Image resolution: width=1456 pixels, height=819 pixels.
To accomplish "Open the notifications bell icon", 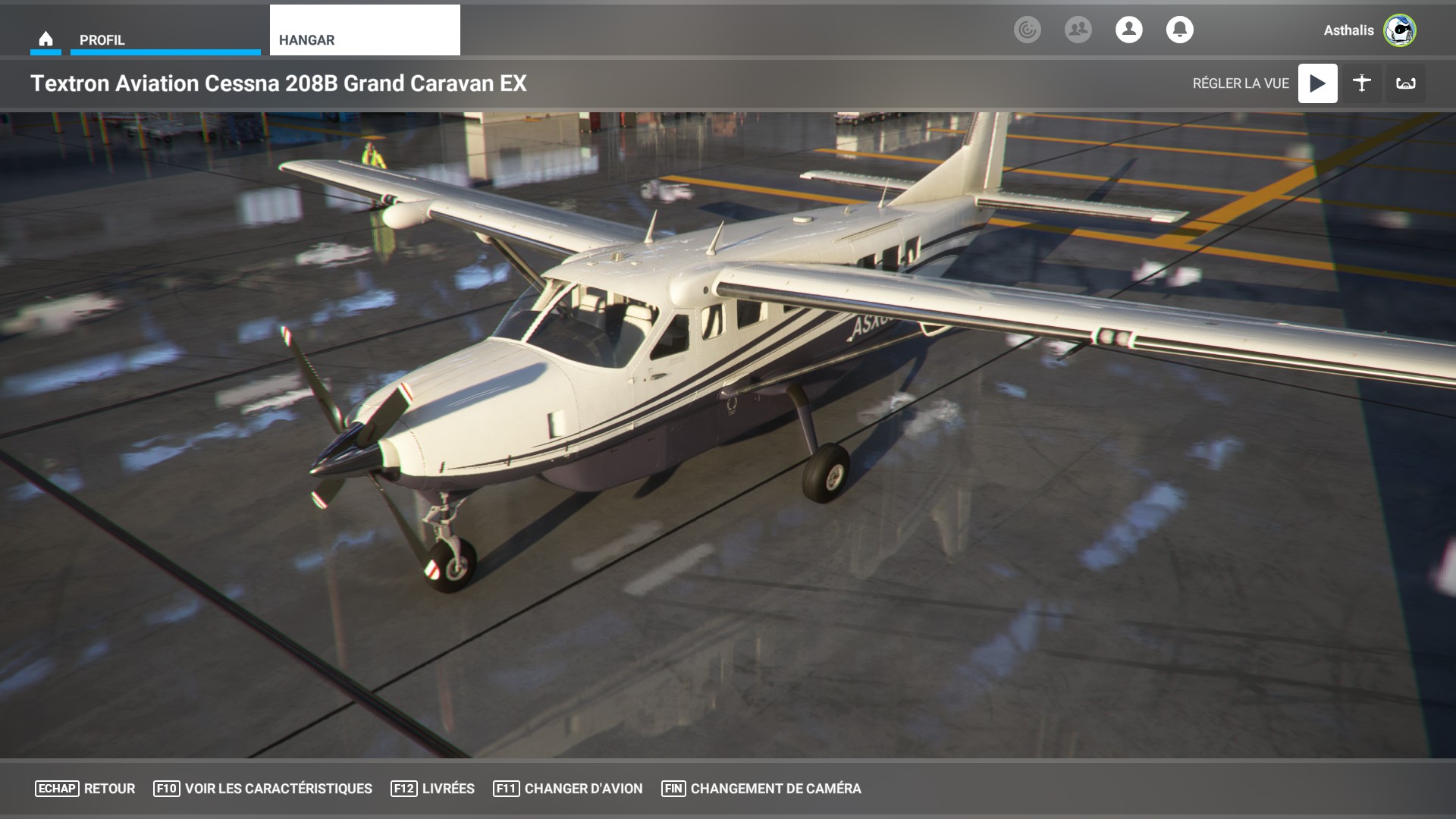I will pos(1179,30).
